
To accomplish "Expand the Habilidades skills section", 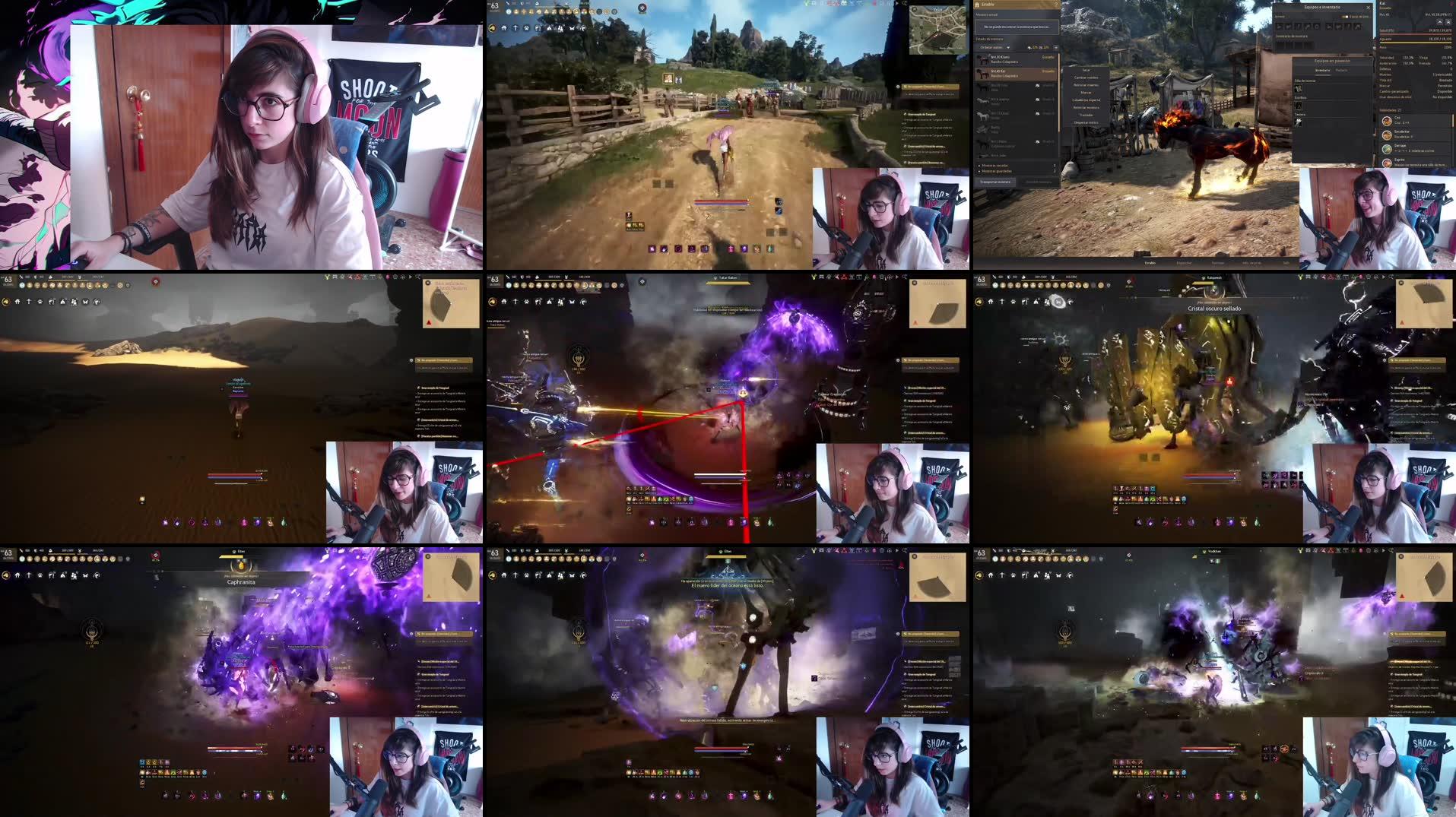I will click(1390, 109).
